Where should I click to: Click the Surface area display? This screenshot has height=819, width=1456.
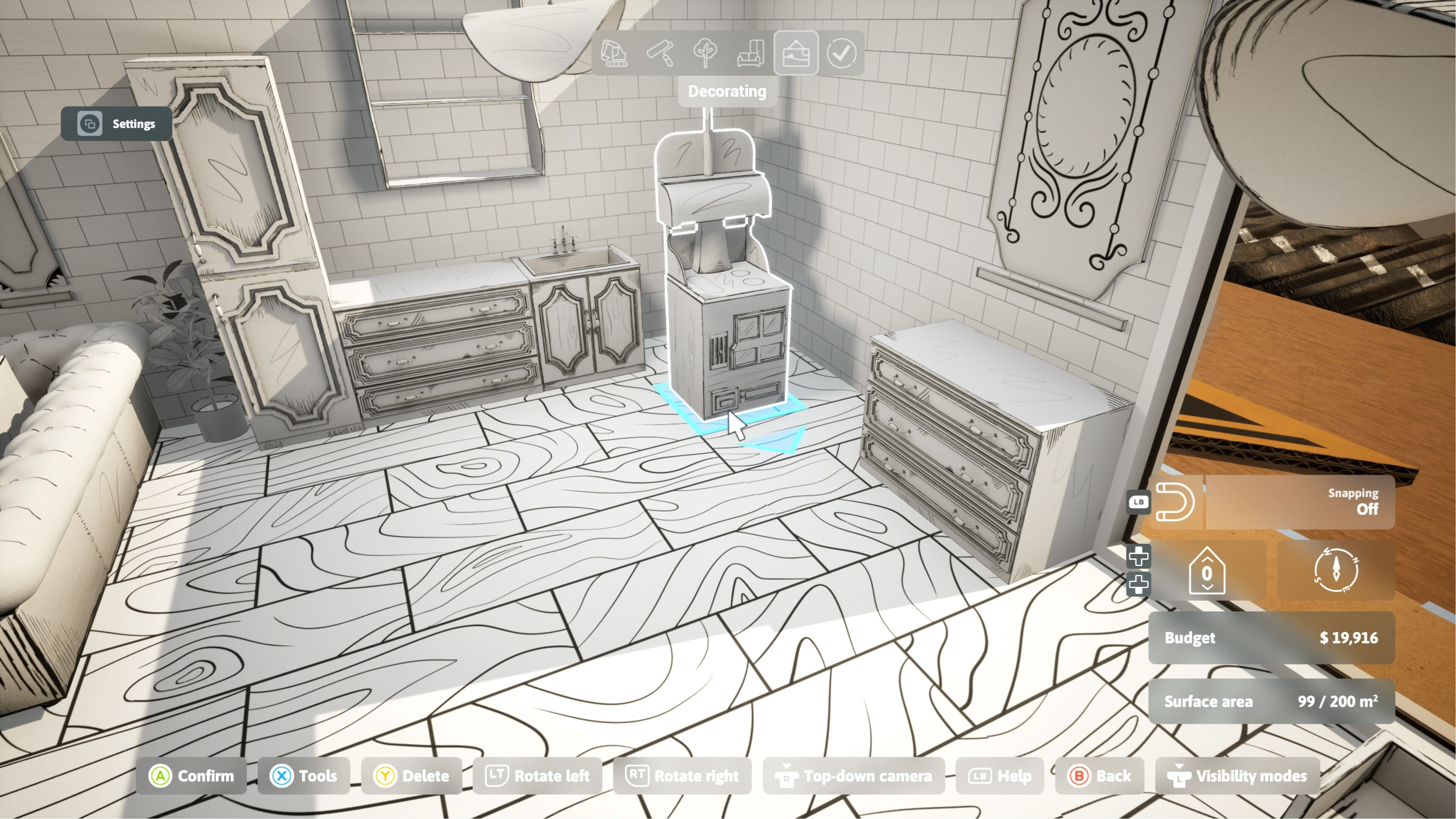click(1269, 701)
